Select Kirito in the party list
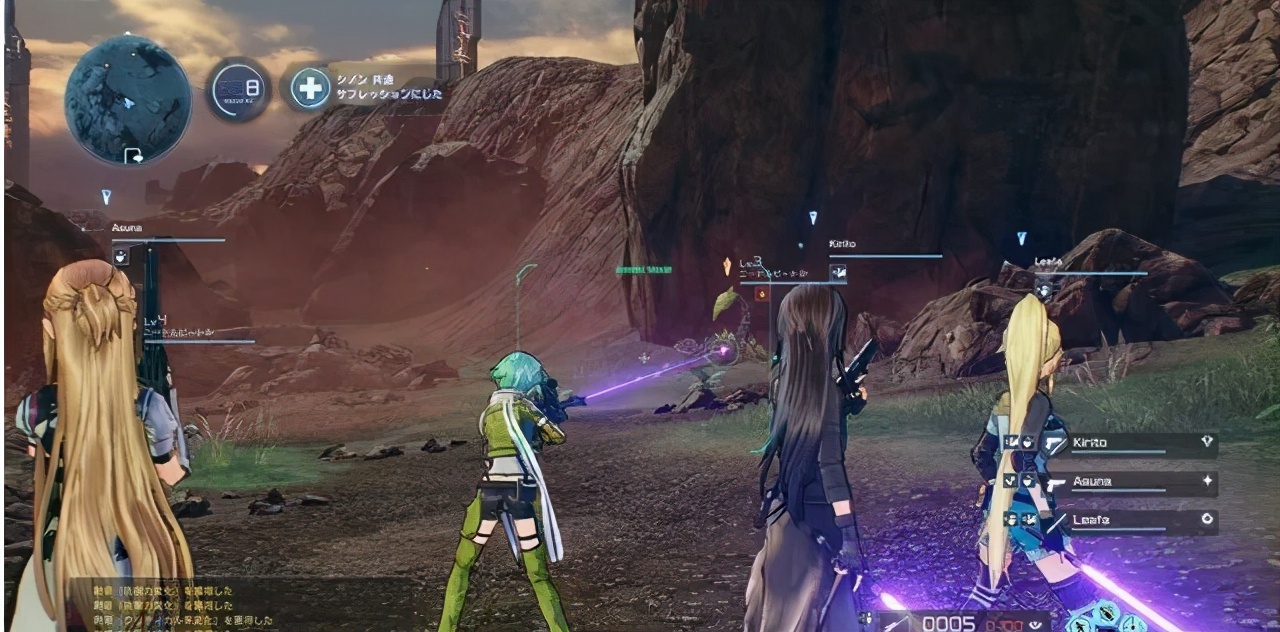This screenshot has height=632, width=1280. click(1110, 444)
